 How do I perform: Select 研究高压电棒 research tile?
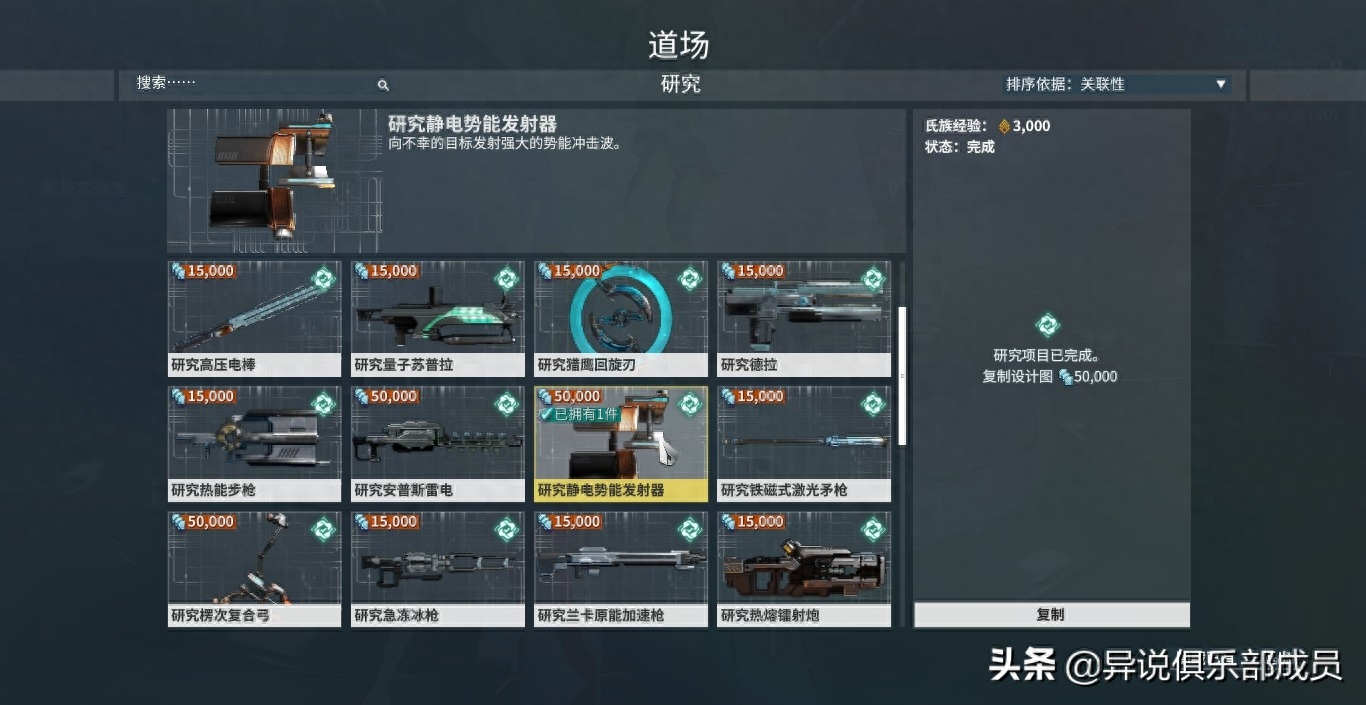254,318
